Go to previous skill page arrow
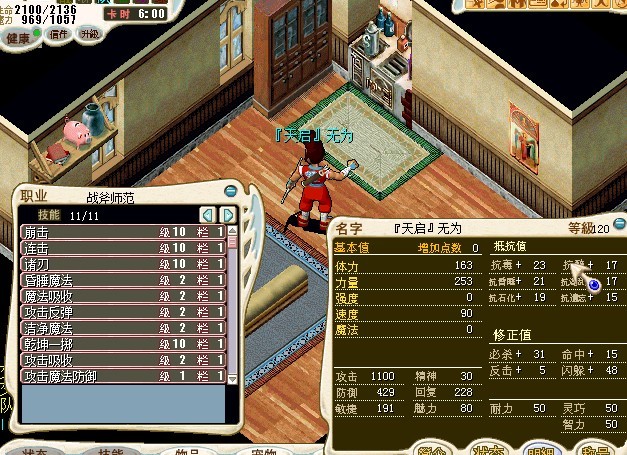627x455 pixels. [207, 215]
